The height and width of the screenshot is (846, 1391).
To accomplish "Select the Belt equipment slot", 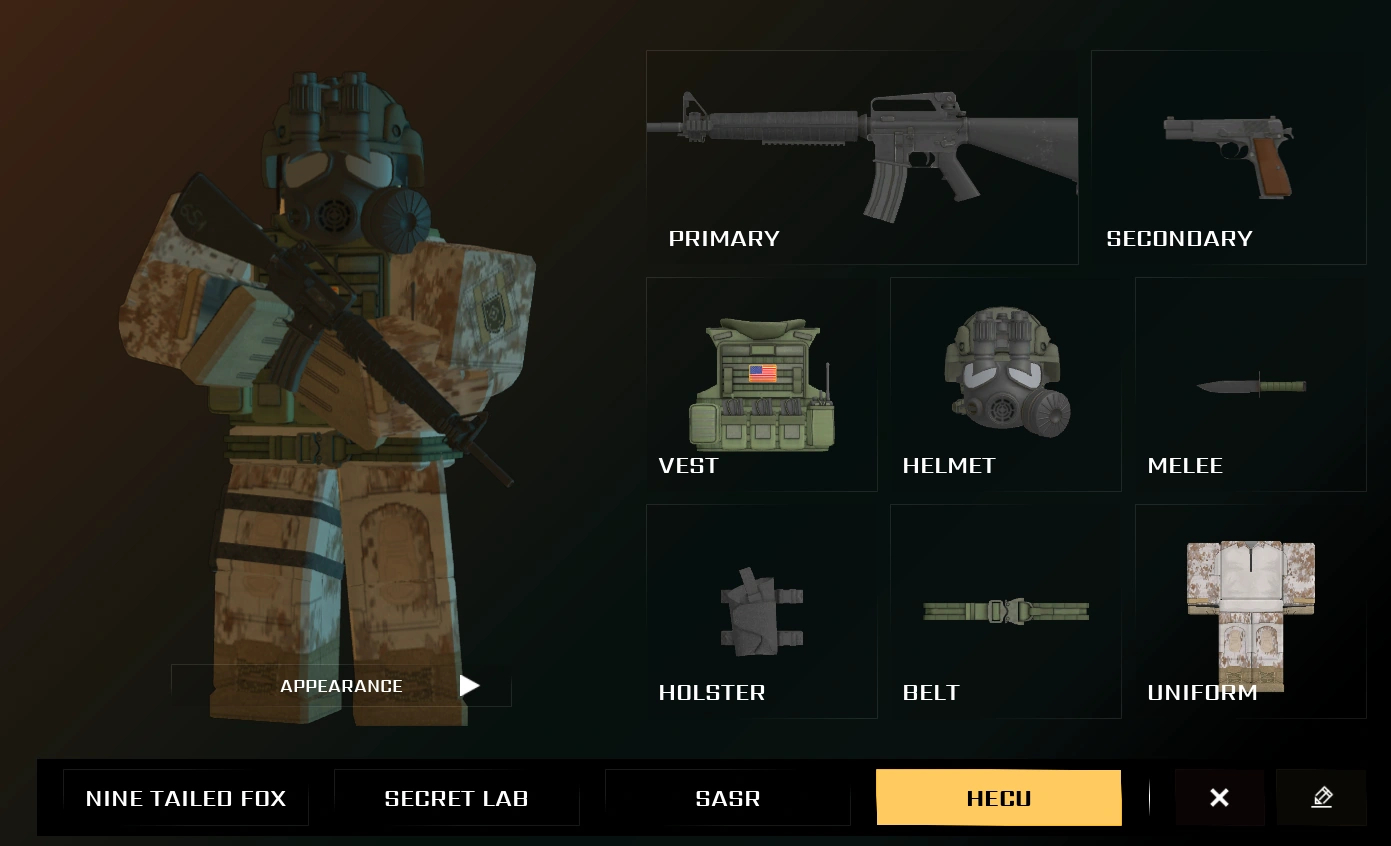I will click(x=1005, y=610).
